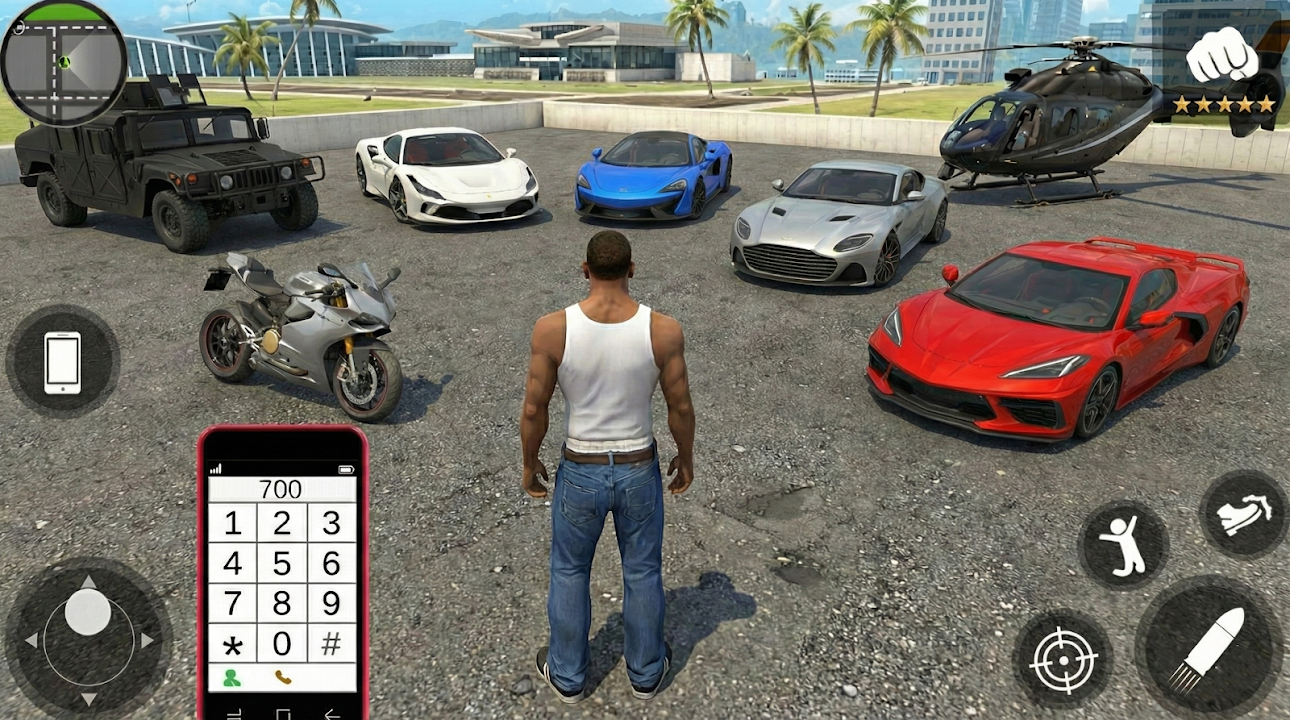This screenshot has height=720, width=1290.
Task: Toggle the crosshair aim button
Action: (x=1062, y=660)
